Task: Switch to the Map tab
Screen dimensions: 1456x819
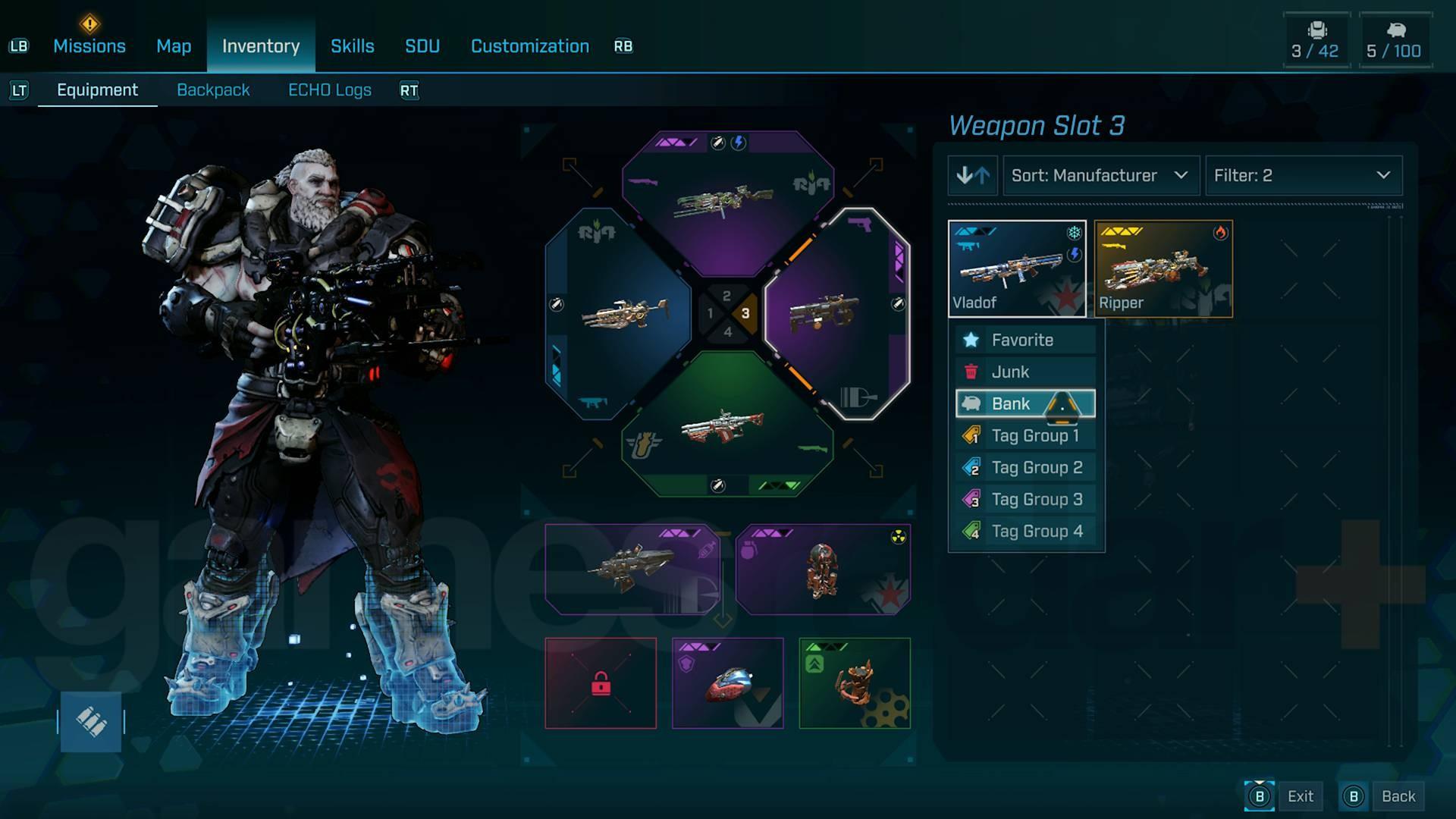Action: (174, 46)
